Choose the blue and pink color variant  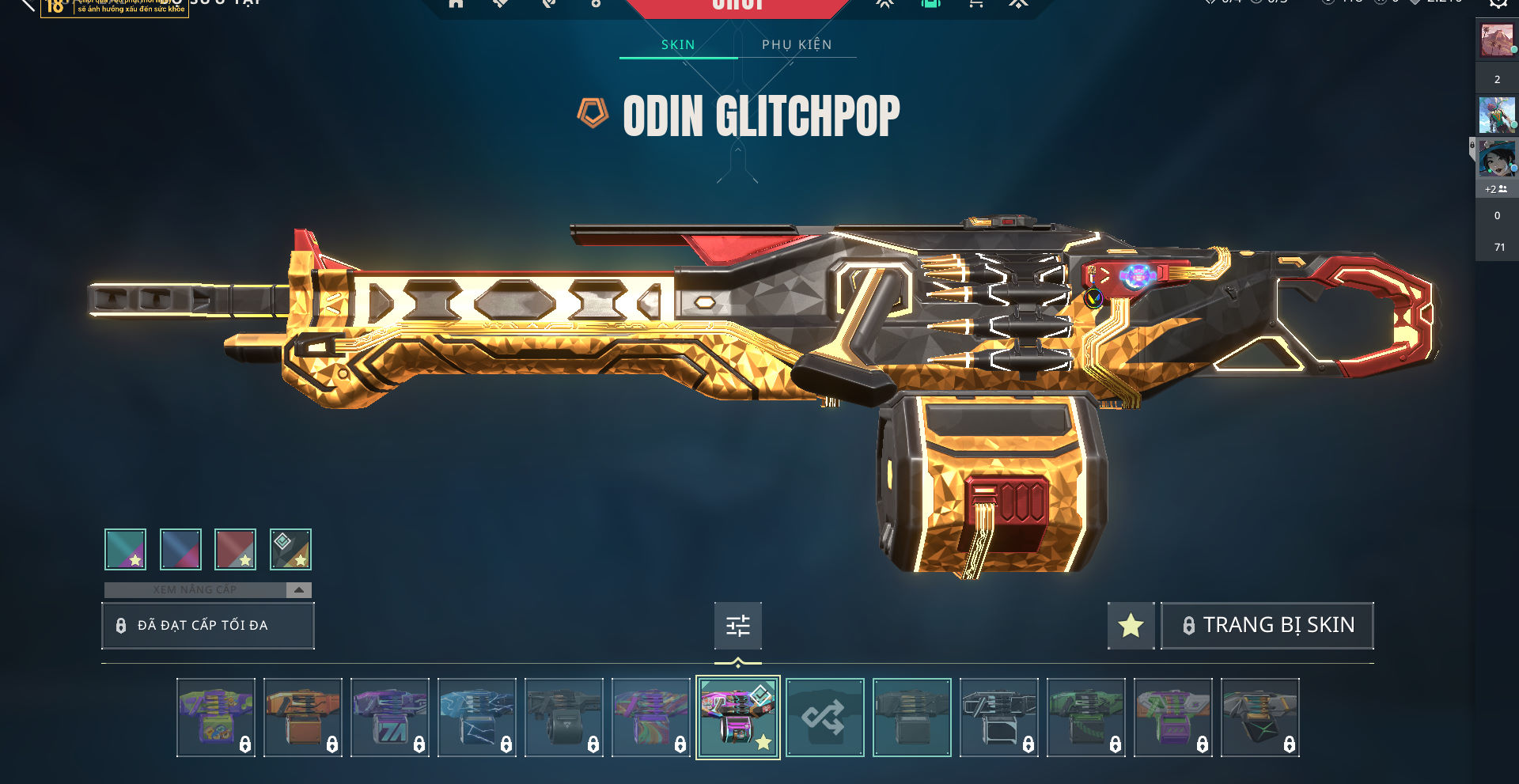[180, 549]
